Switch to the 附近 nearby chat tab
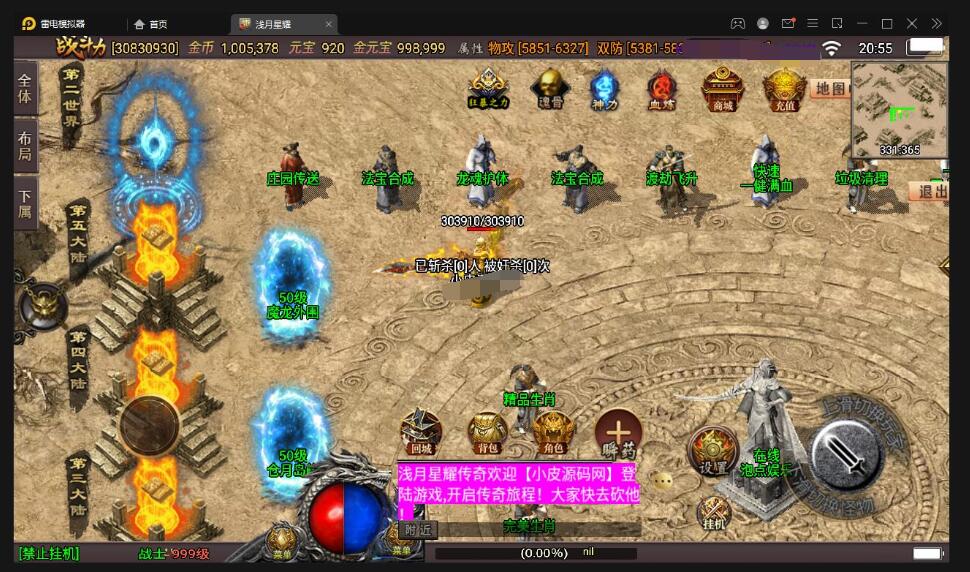 [417, 530]
